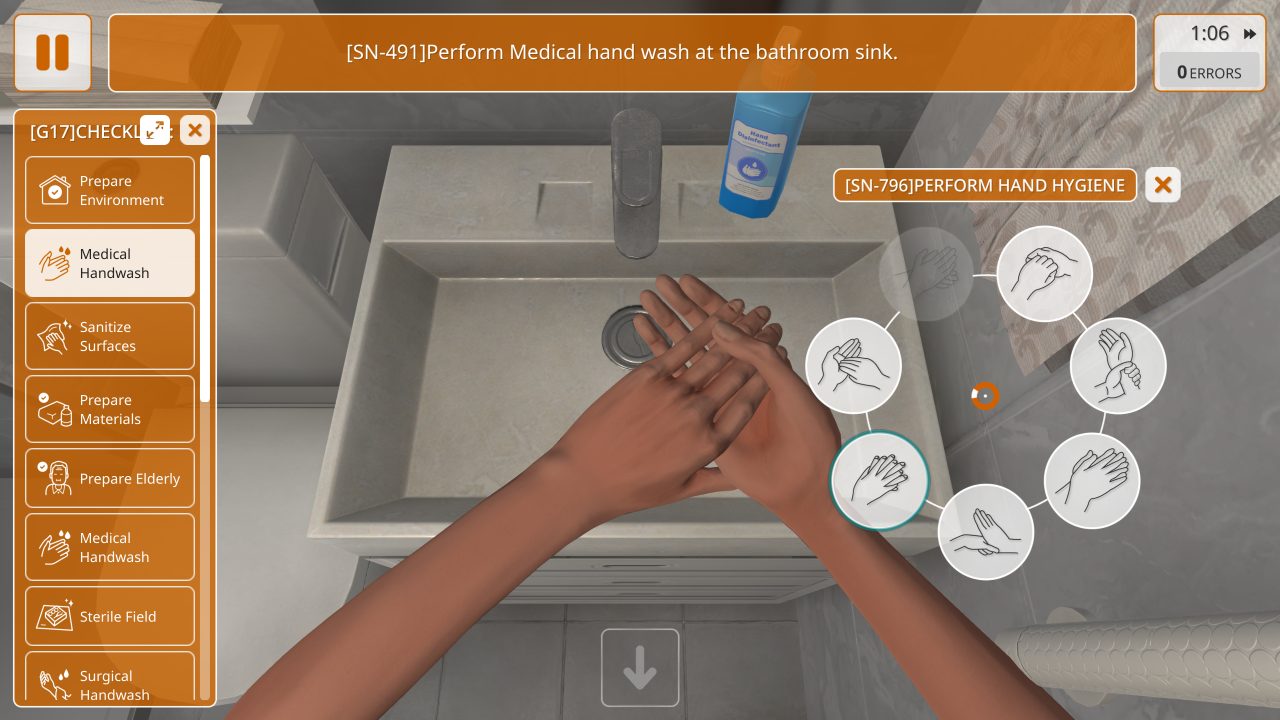Open the Sanitize Surfaces checklist step

110,336
